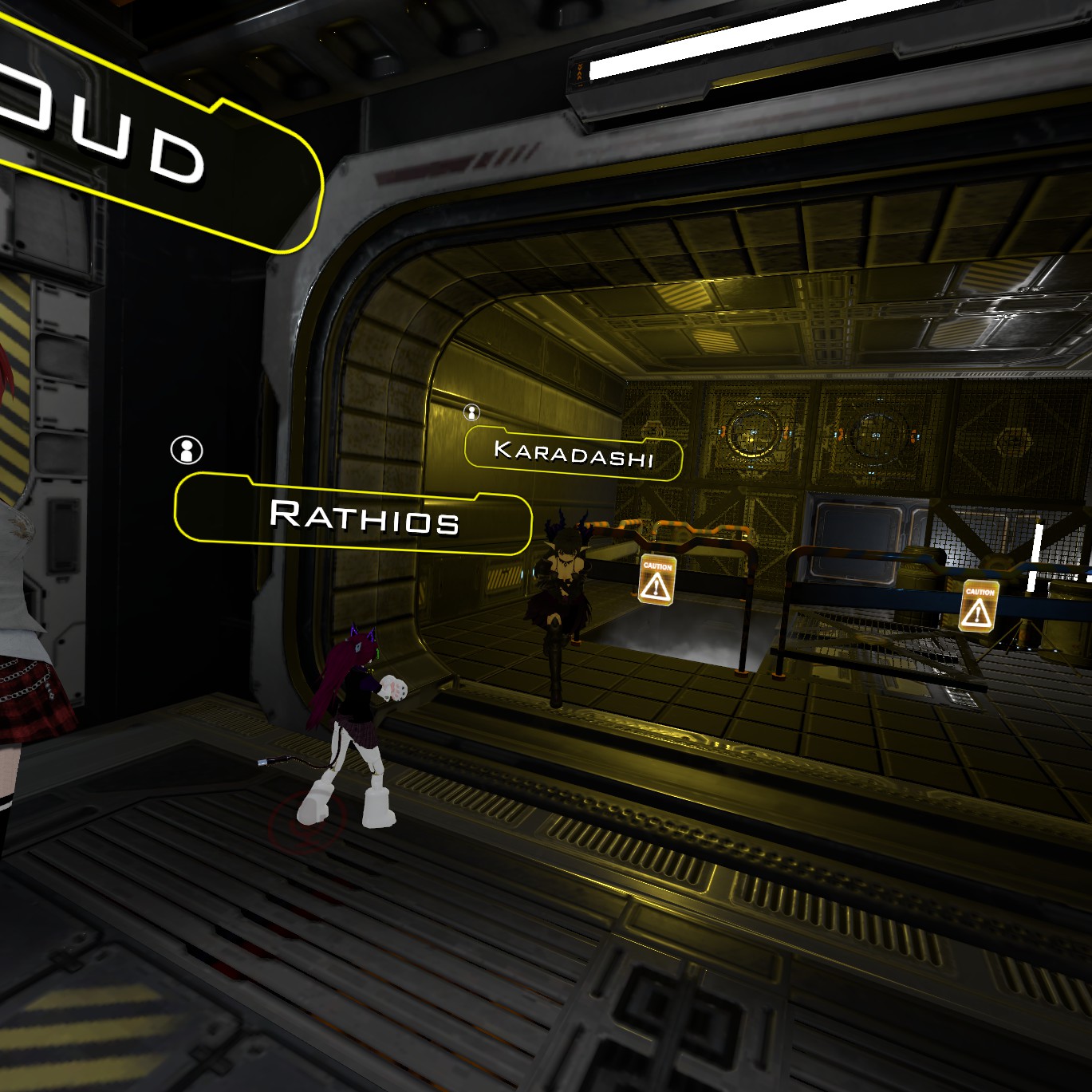The width and height of the screenshot is (1092, 1092).
Task: Select the Karadashi player nameplate
Action: [574, 453]
